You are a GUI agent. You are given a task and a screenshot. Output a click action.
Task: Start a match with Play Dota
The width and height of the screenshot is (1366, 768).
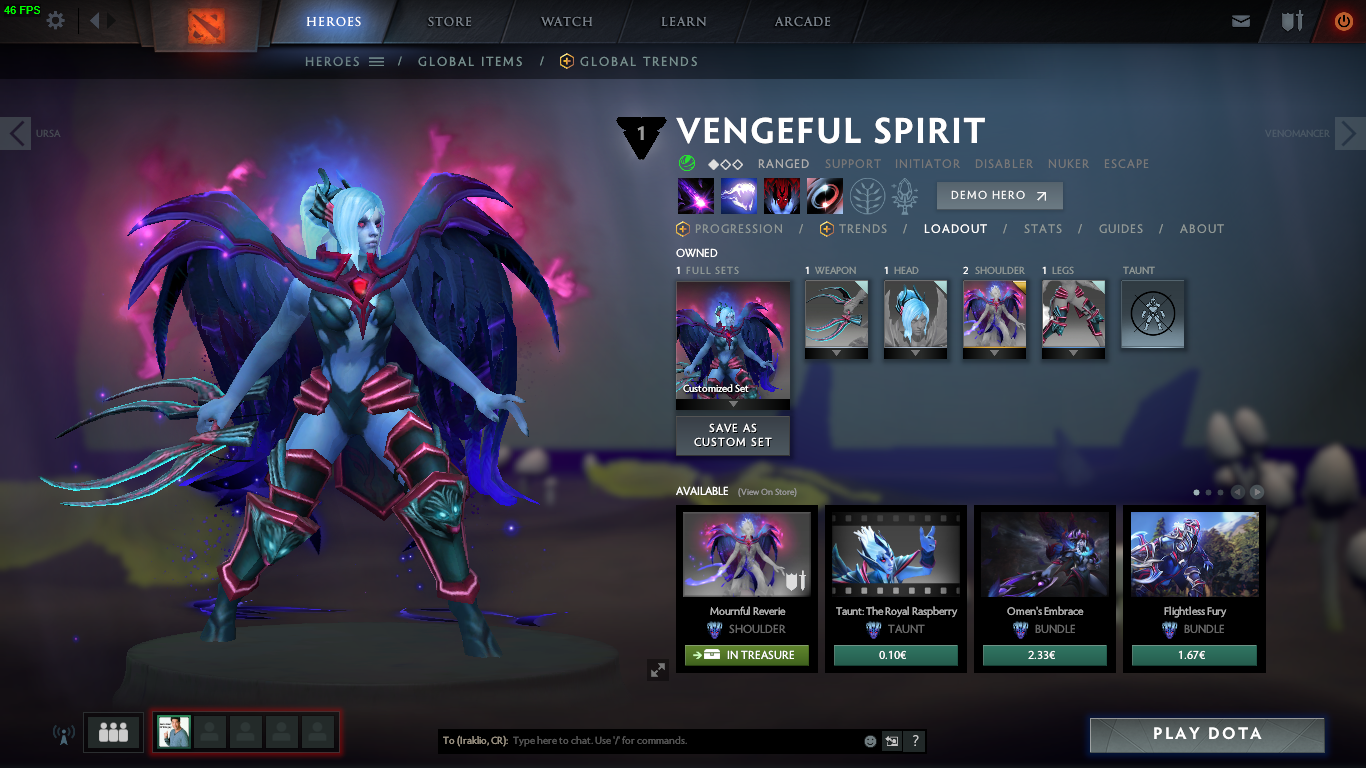pos(1207,734)
